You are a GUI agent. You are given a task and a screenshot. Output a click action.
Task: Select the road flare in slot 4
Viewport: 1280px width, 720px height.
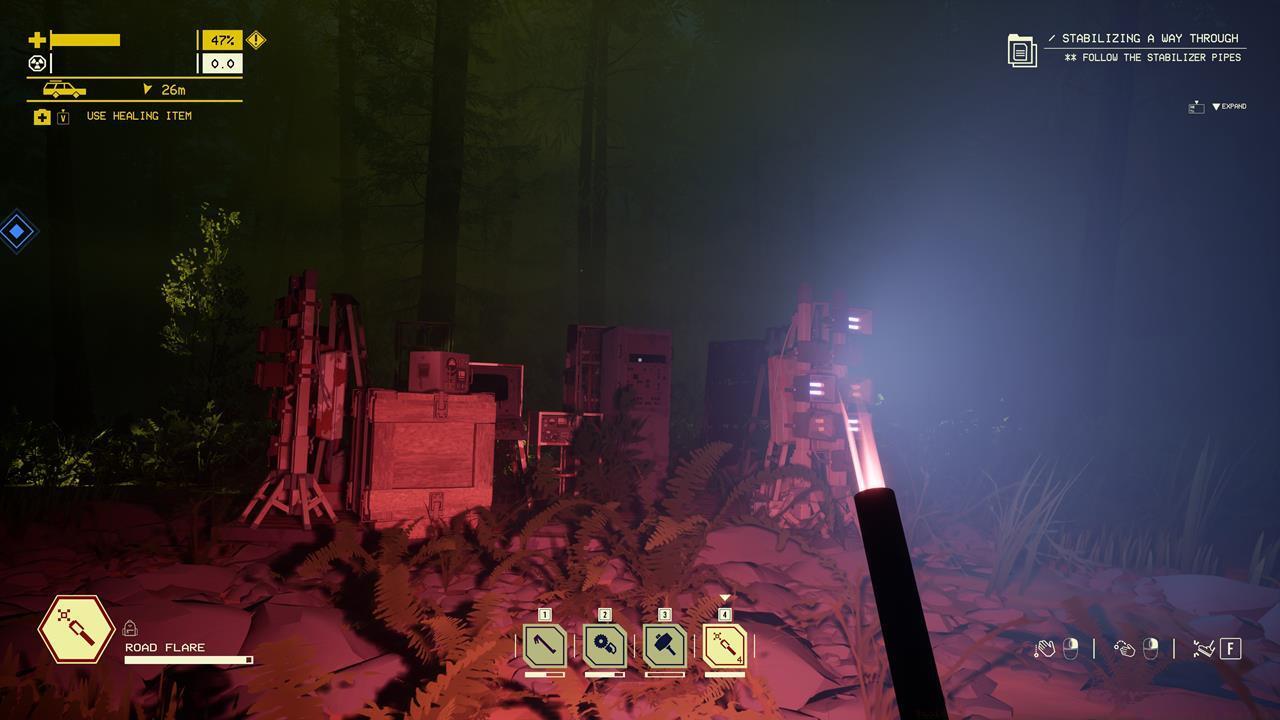coord(726,647)
